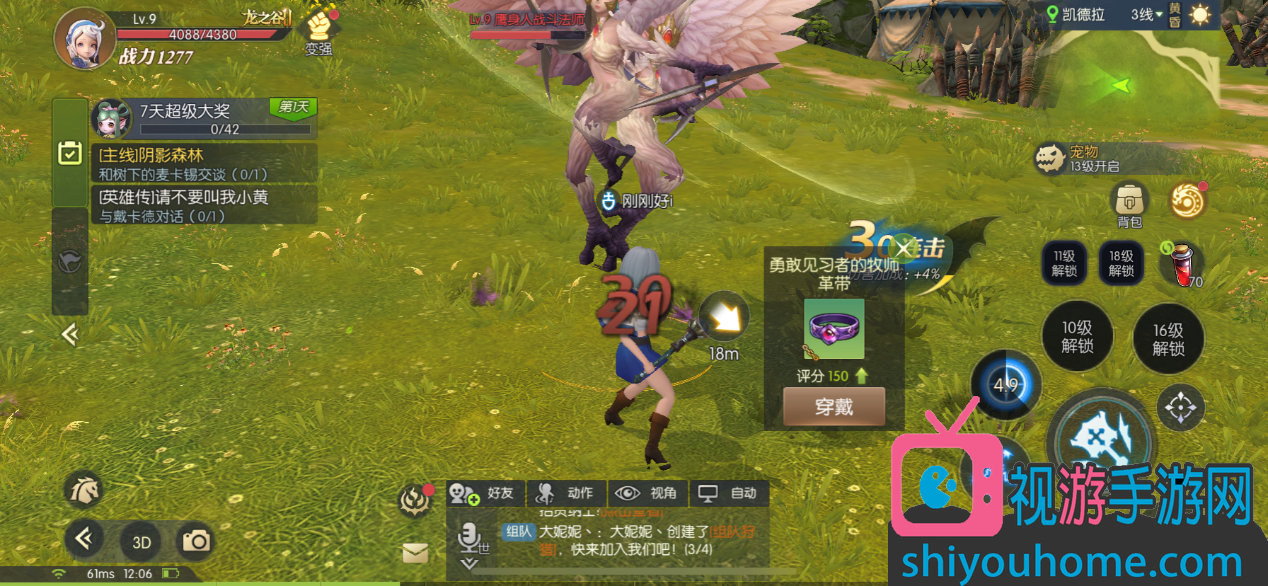Switch the 3D camera mode button

click(x=141, y=542)
